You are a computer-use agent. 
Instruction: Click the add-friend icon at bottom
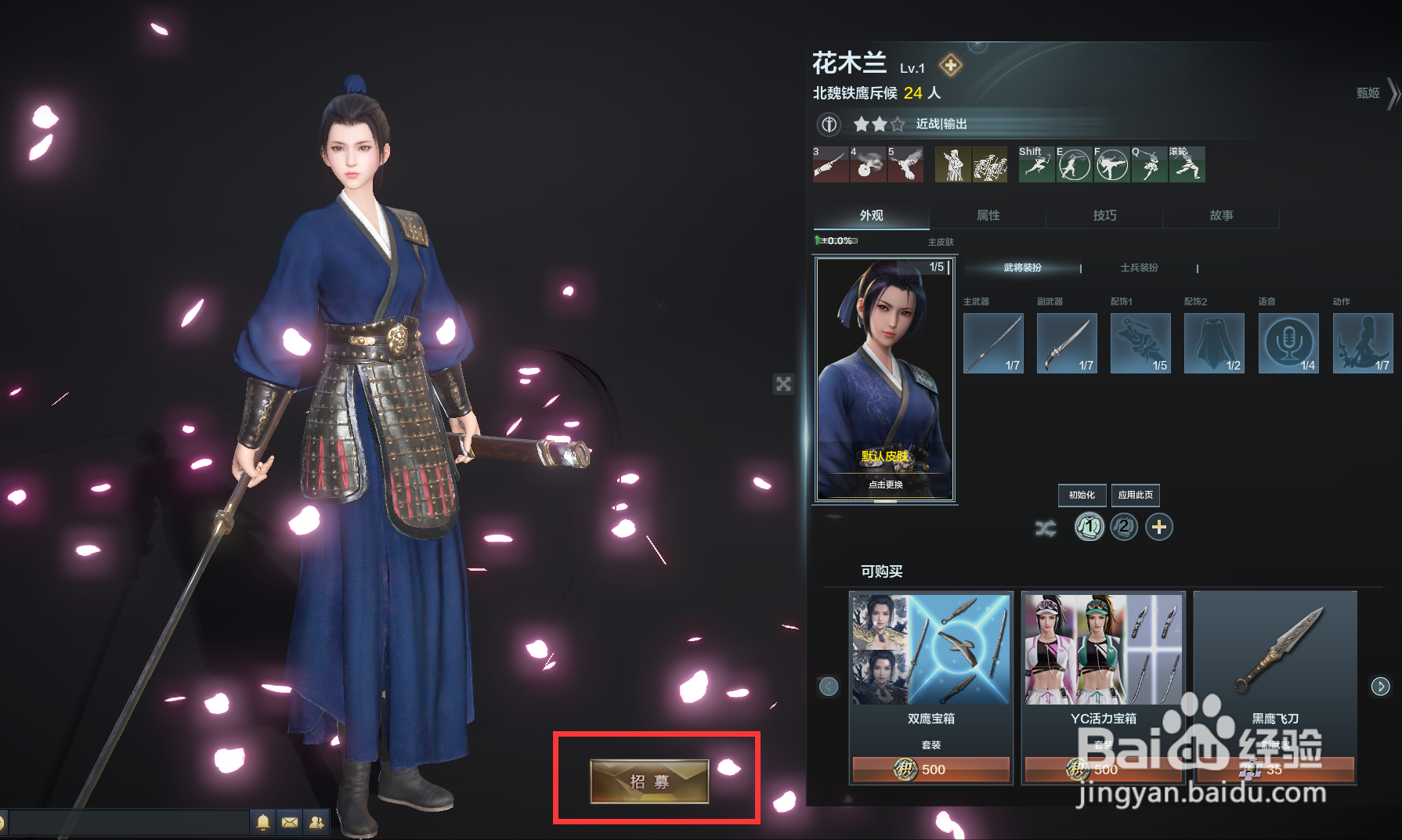[316, 823]
